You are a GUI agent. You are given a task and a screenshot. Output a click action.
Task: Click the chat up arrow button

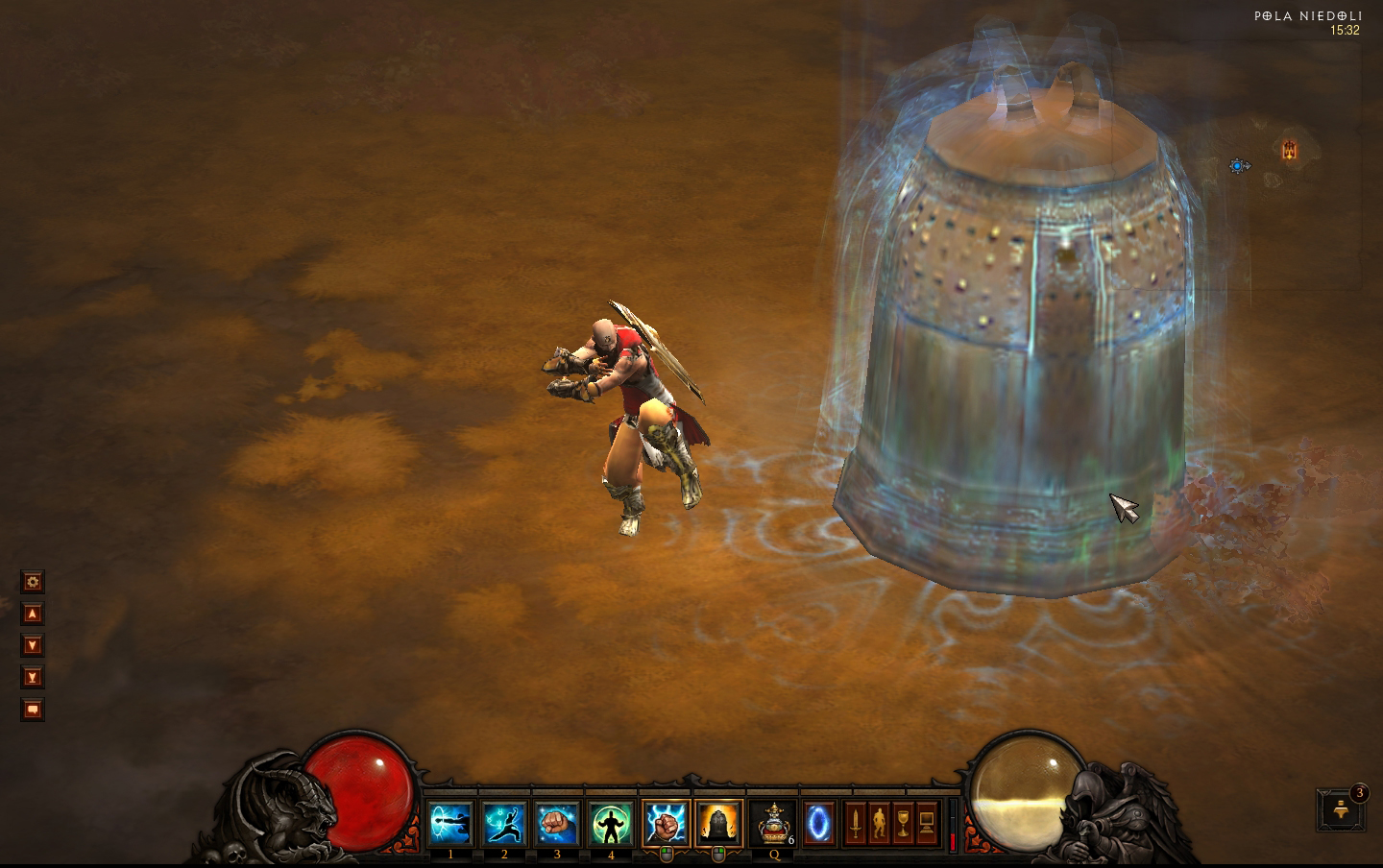33,614
